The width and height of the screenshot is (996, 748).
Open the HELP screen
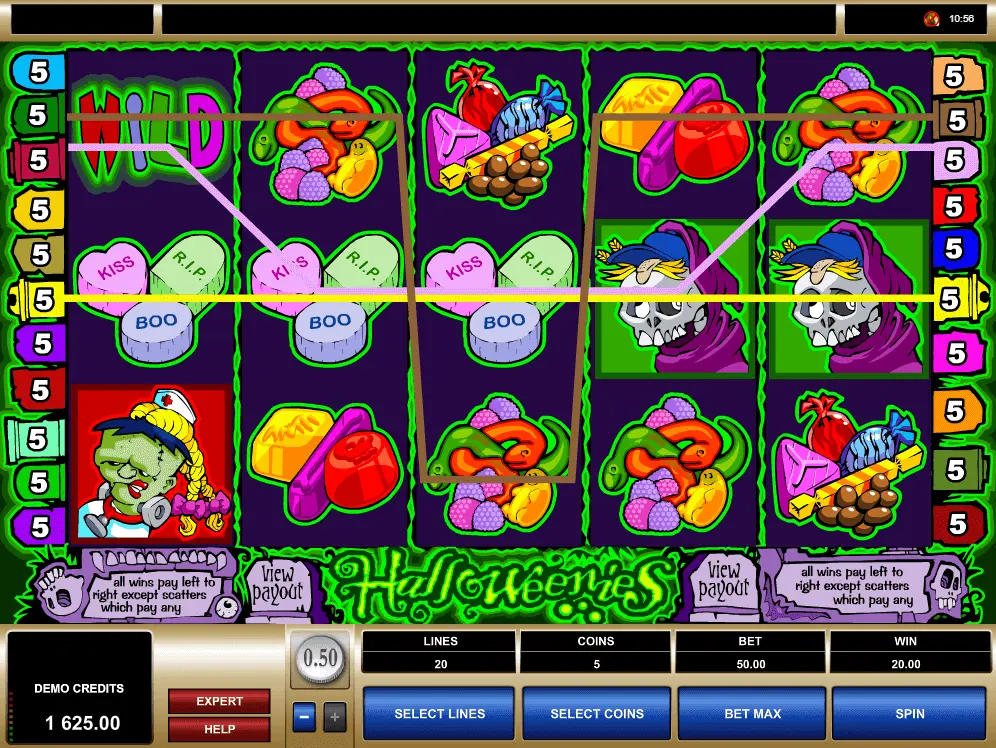pyautogui.click(x=219, y=729)
